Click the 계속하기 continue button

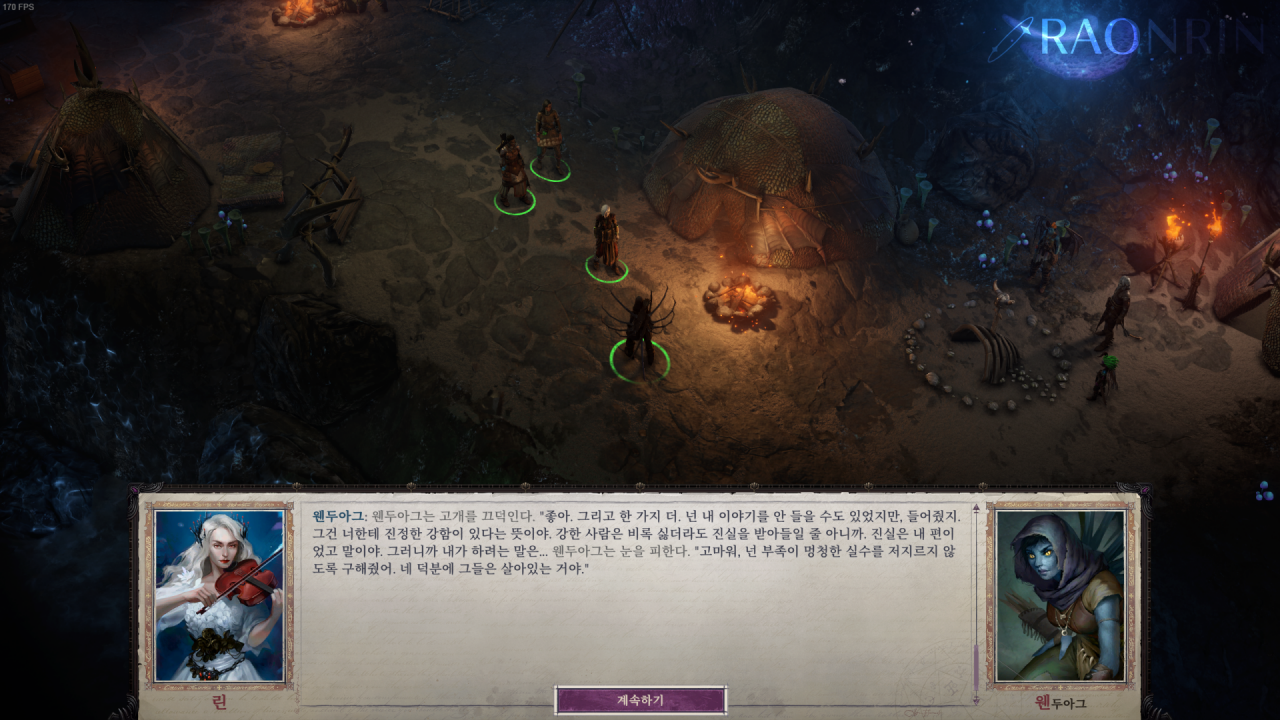click(640, 700)
